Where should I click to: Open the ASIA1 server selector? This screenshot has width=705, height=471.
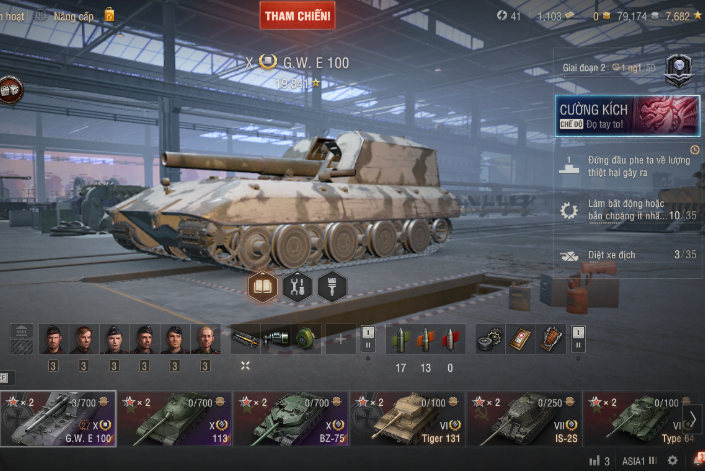click(x=638, y=461)
